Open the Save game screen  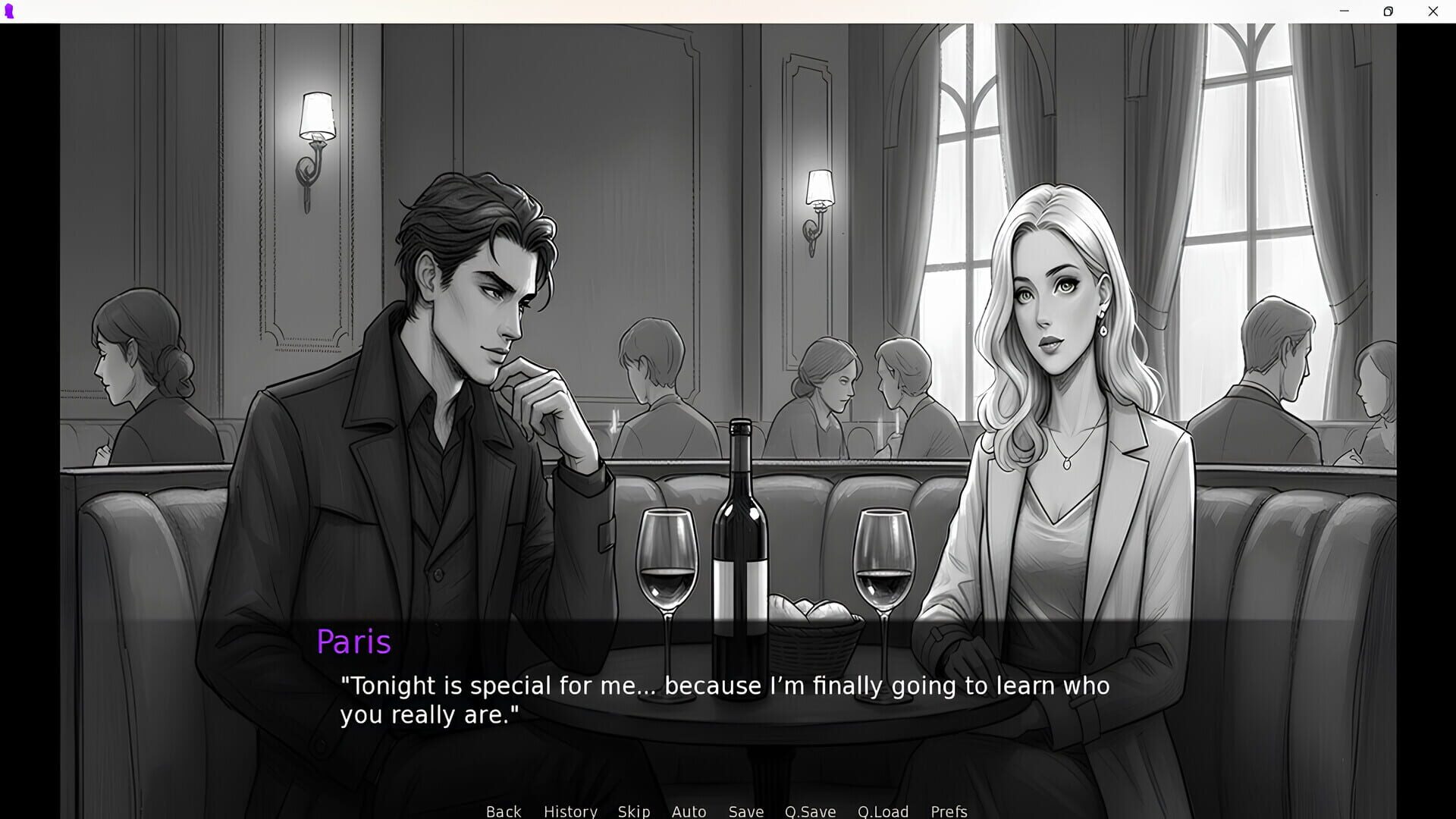point(745,811)
